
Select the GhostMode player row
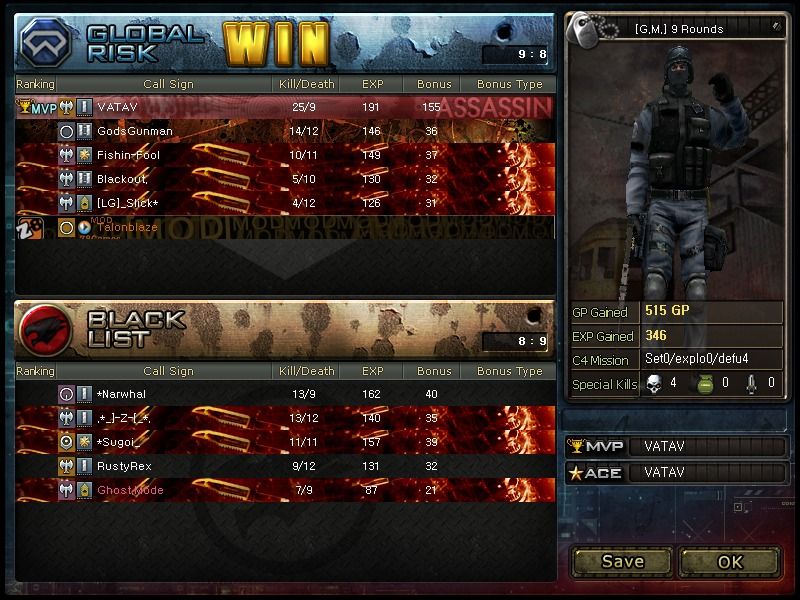pyautogui.click(x=285, y=490)
